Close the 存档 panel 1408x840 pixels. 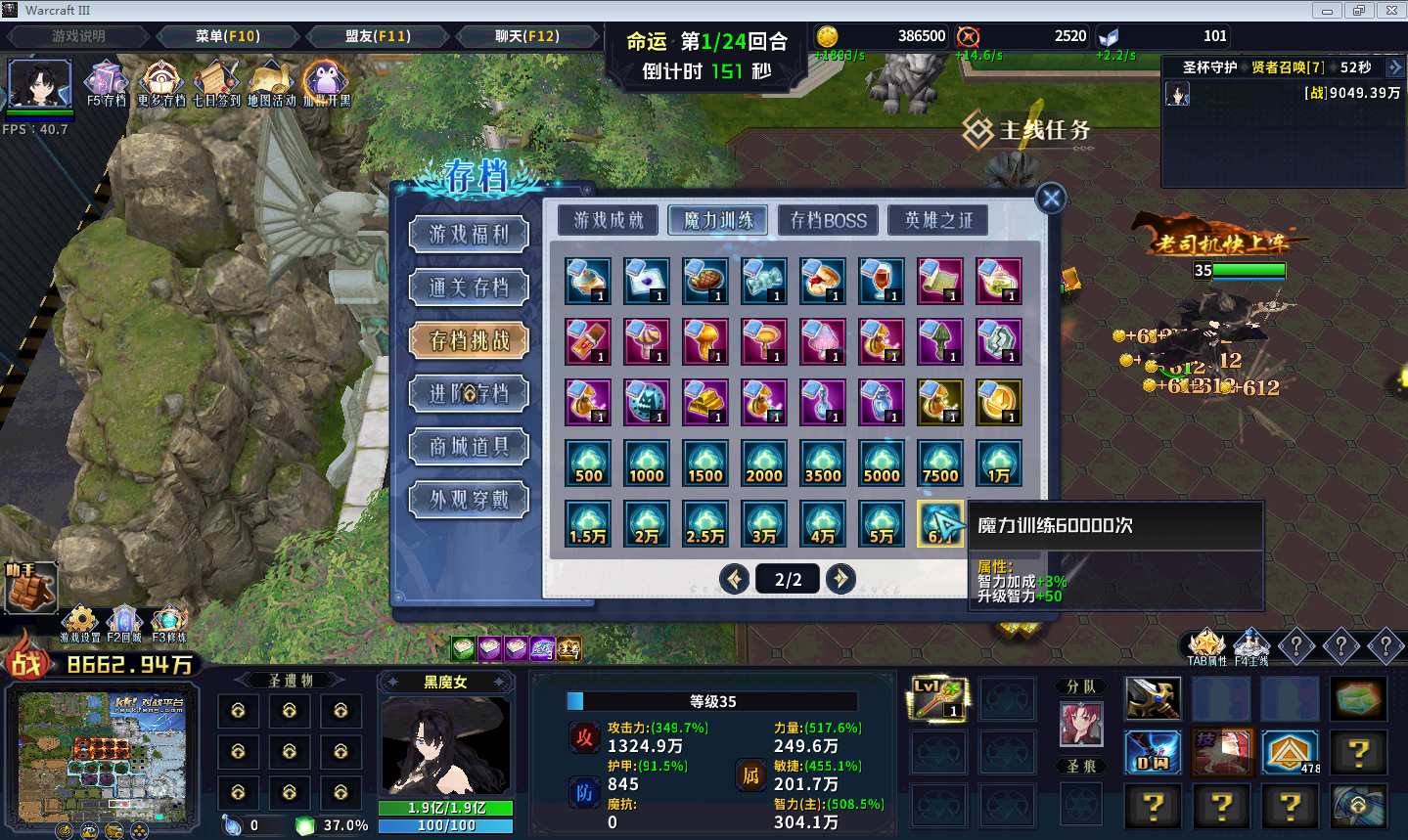click(1051, 199)
